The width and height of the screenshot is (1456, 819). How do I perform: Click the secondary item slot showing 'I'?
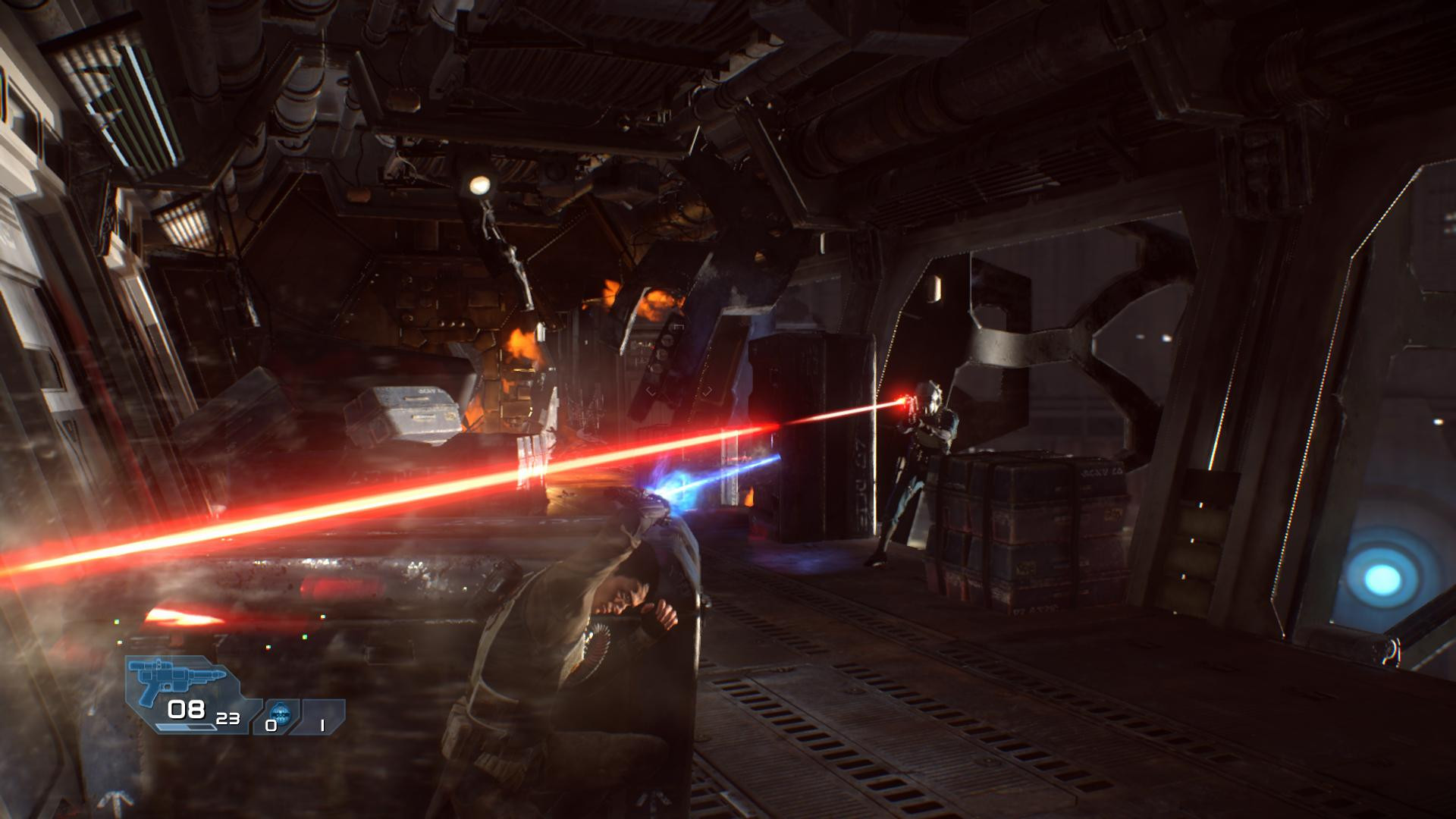(x=322, y=726)
